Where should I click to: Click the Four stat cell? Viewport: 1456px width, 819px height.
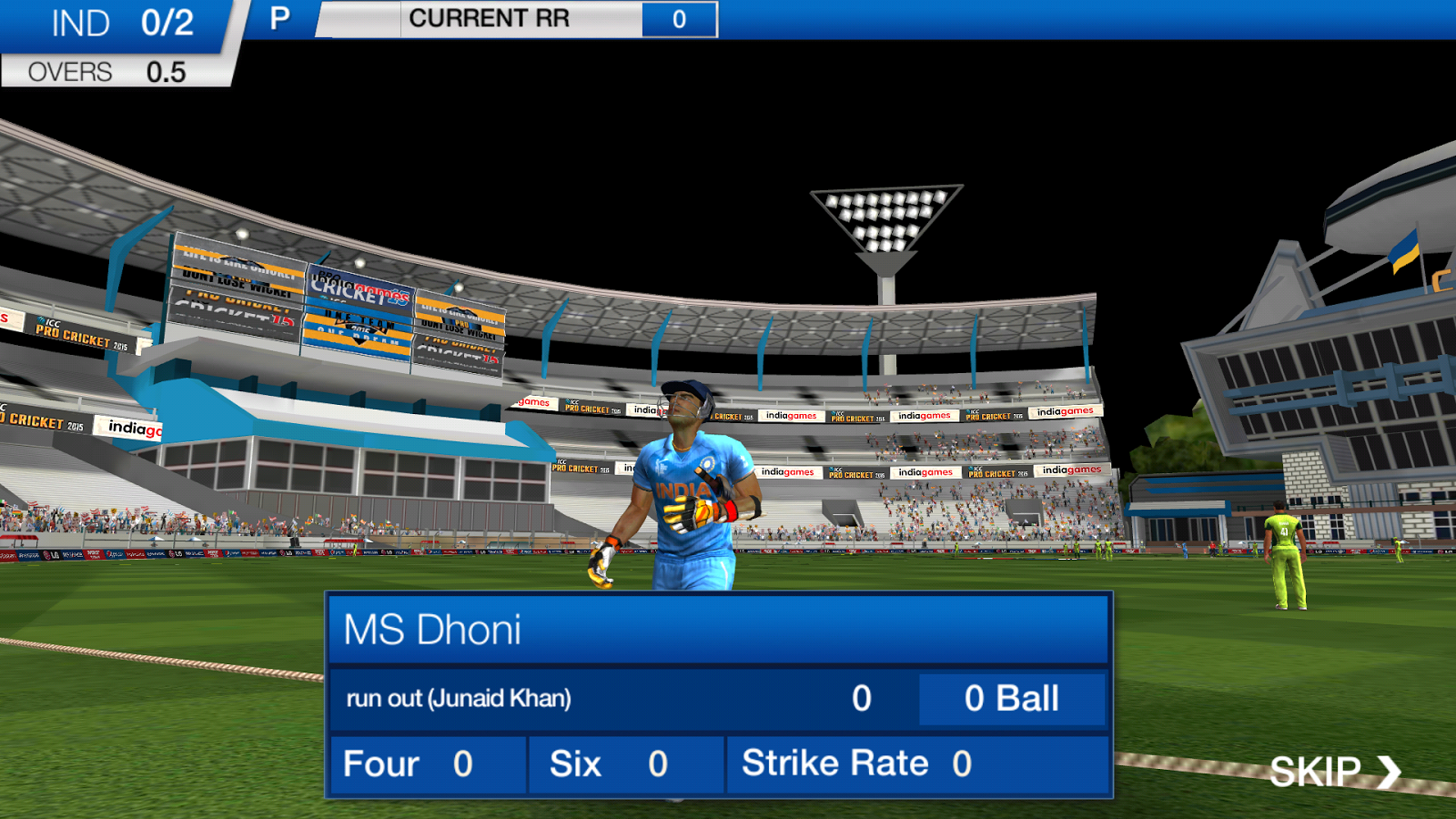tap(426, 764)
